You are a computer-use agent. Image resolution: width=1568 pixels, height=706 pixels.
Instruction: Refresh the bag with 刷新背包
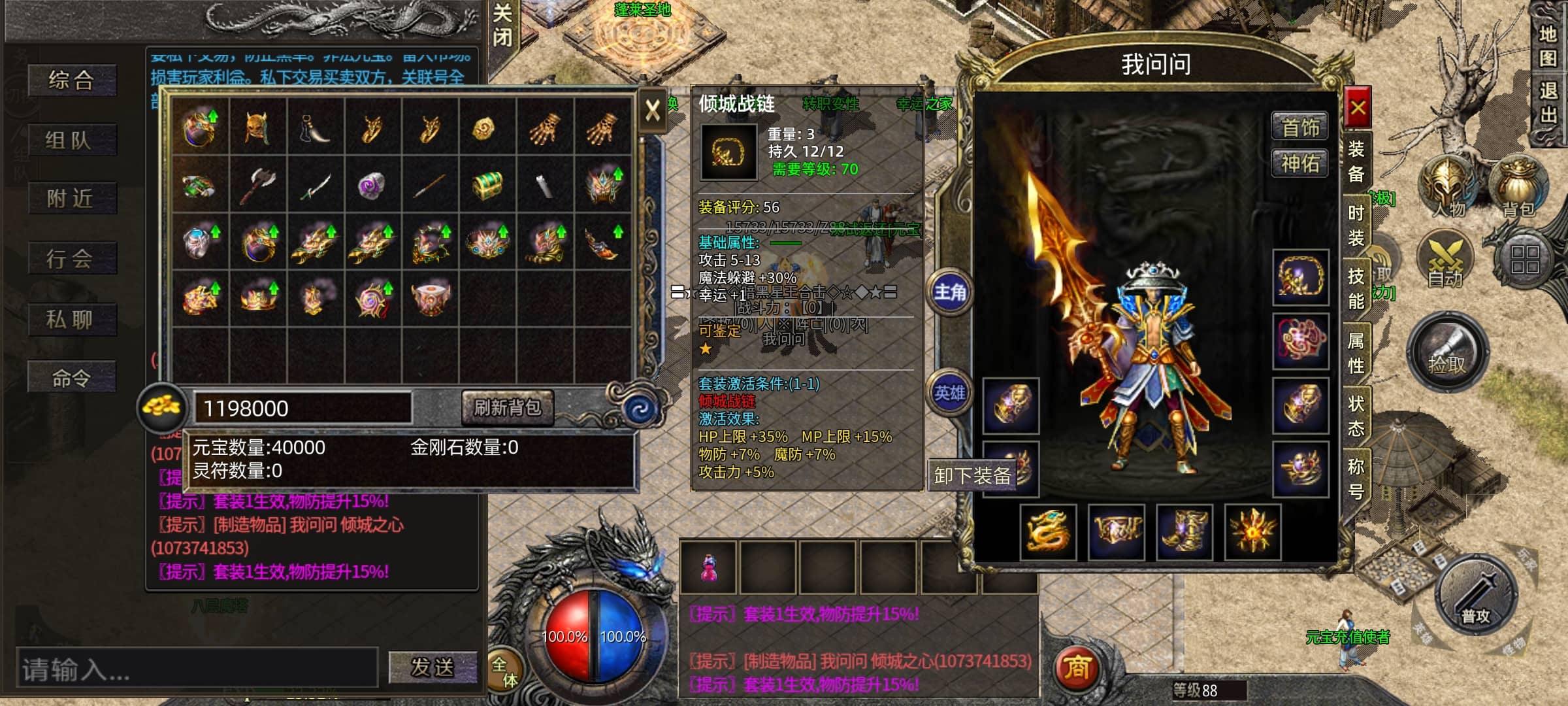[508, 408]
